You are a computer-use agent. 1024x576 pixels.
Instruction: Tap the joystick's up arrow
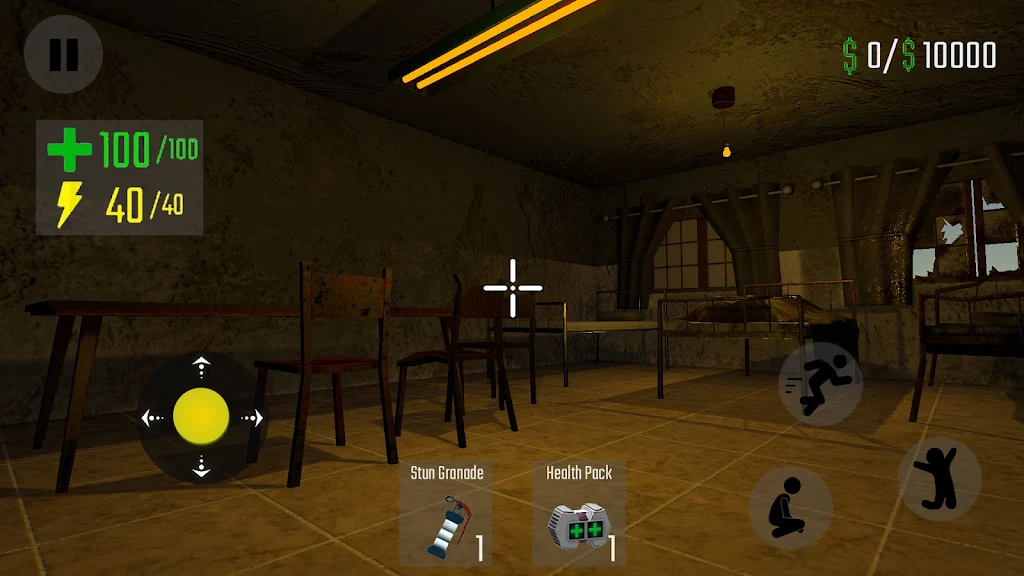(x=201, y=367)
